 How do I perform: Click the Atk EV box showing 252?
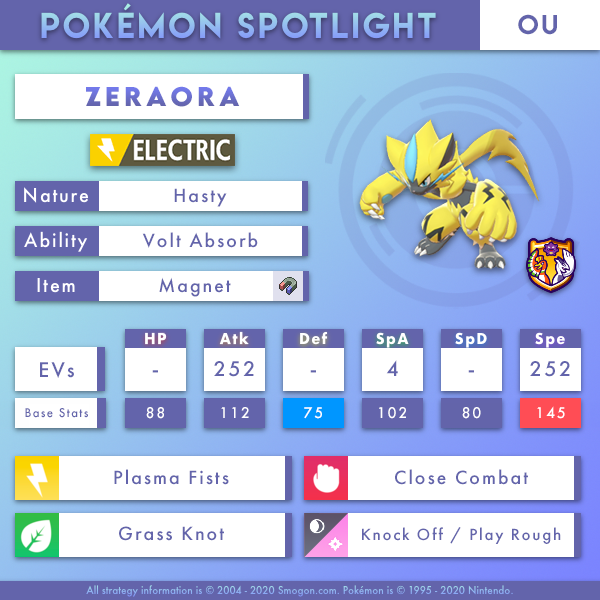(x=233, y=370)
